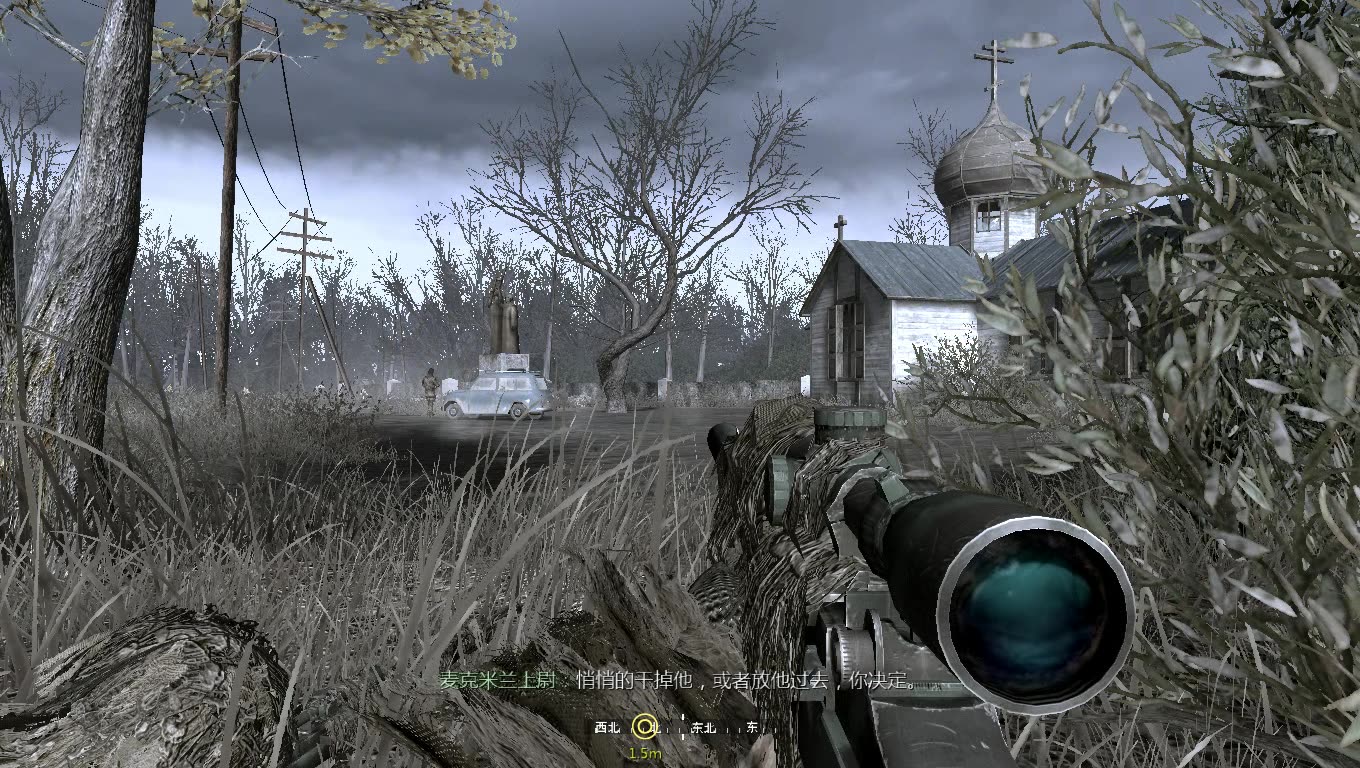Click the 东北 heading on the compass strip

[x=704, y=728]
